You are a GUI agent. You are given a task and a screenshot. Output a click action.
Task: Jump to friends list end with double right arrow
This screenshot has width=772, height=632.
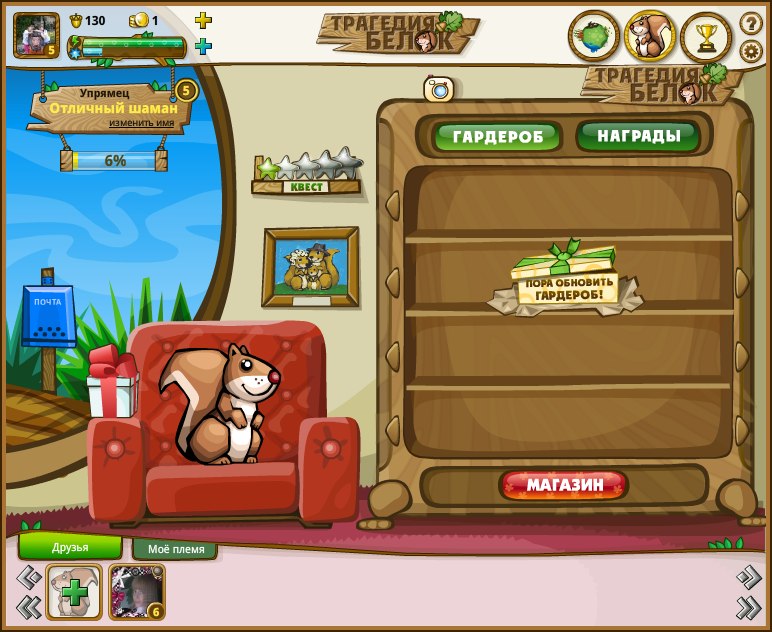748,607
